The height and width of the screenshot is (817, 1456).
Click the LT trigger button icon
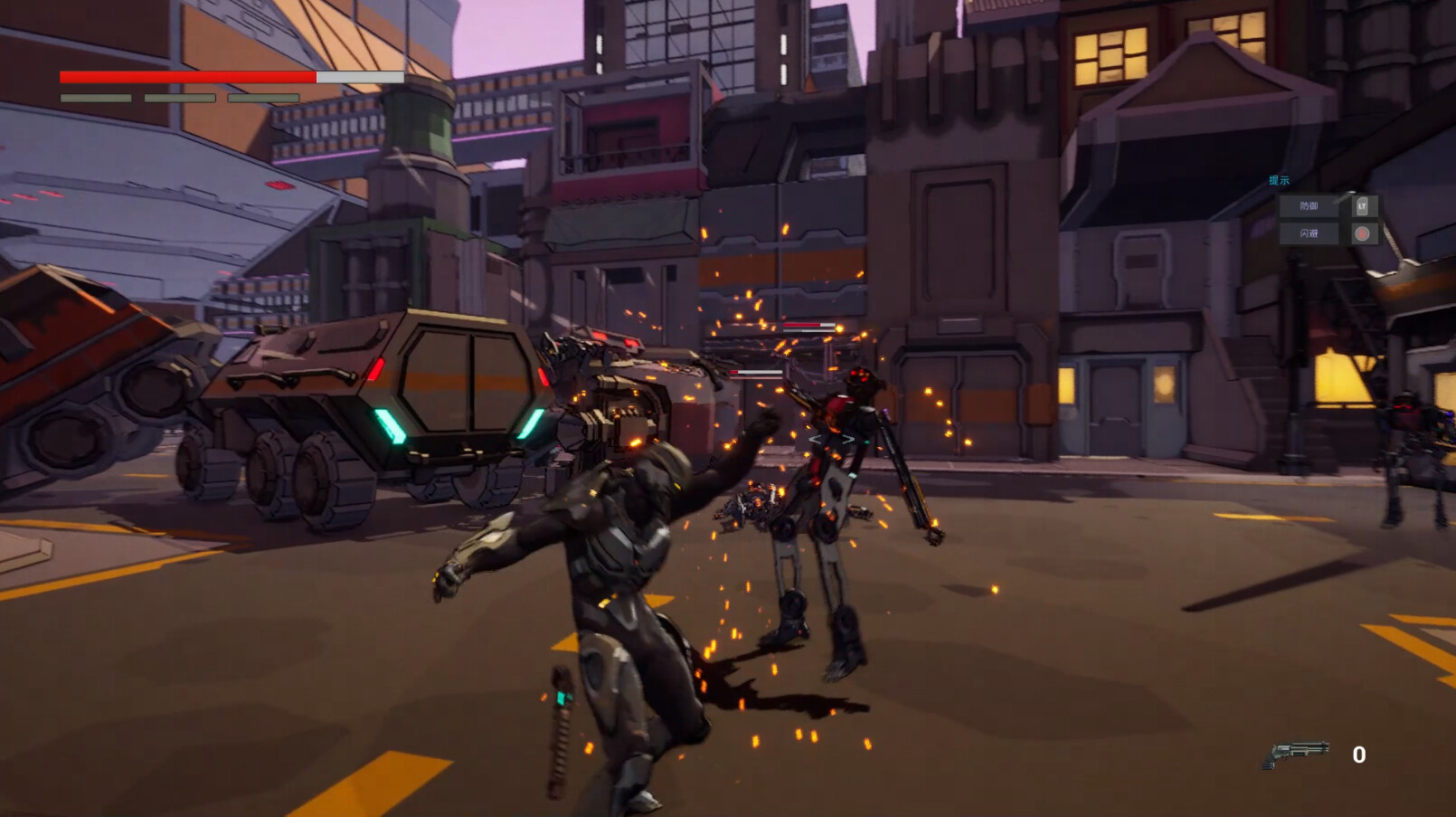pos(1360,206)
